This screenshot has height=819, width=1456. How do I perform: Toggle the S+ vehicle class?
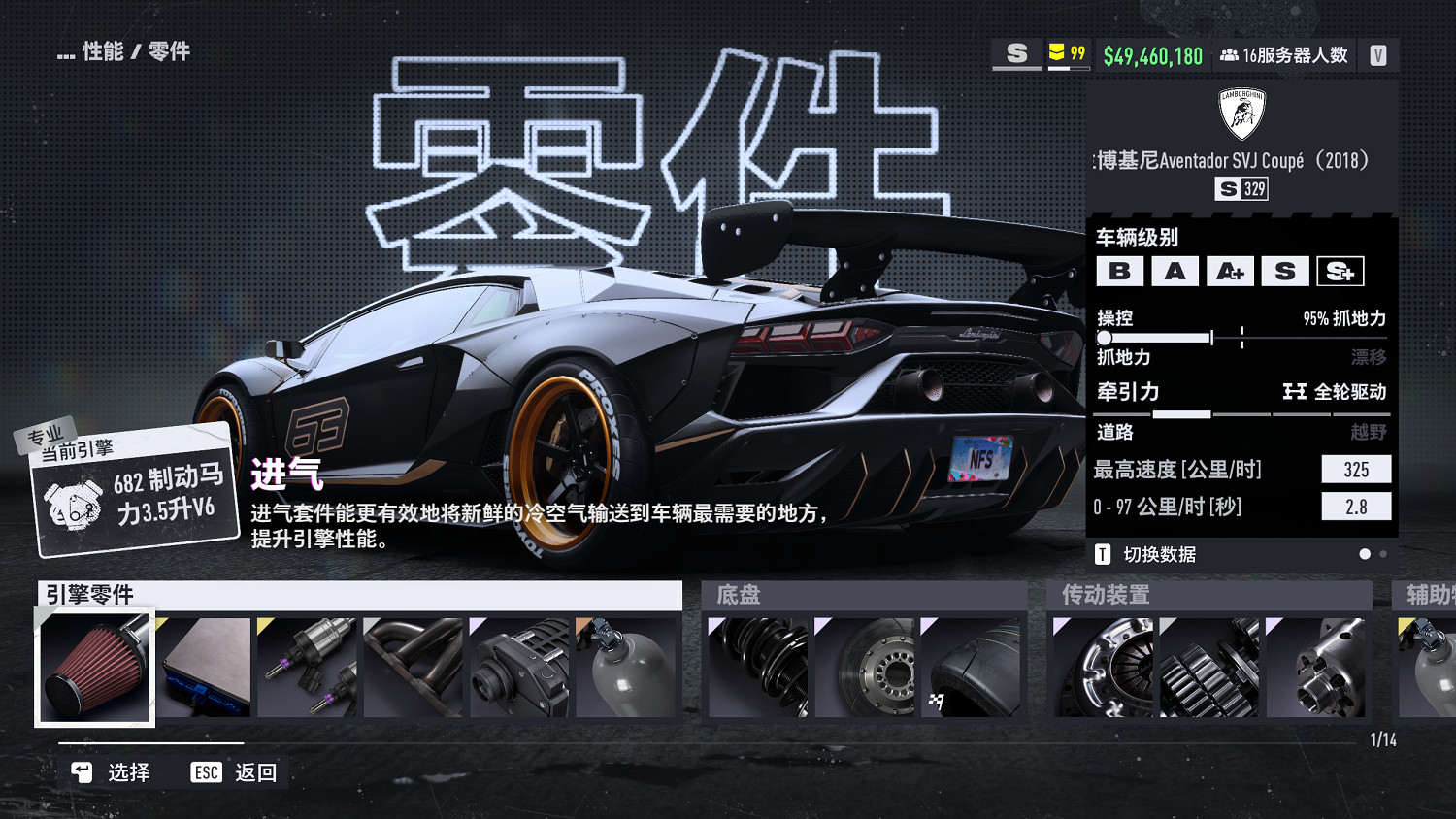(x=1340, y=271)
